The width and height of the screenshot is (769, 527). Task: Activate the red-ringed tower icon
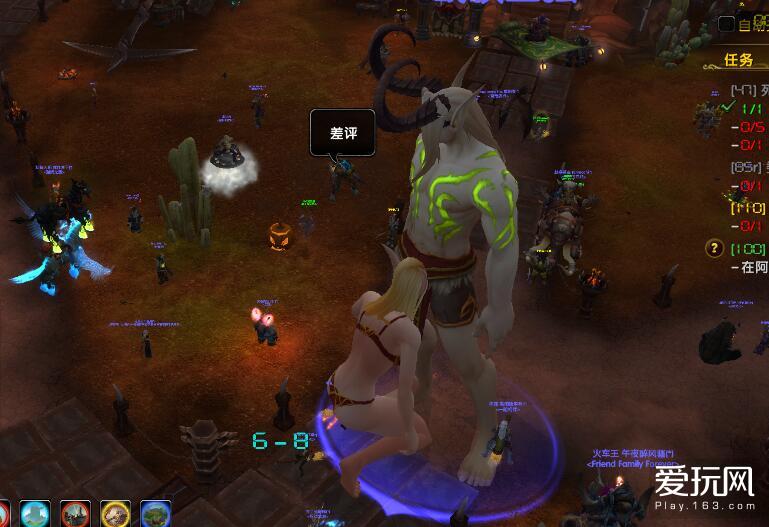click(76, 515)
